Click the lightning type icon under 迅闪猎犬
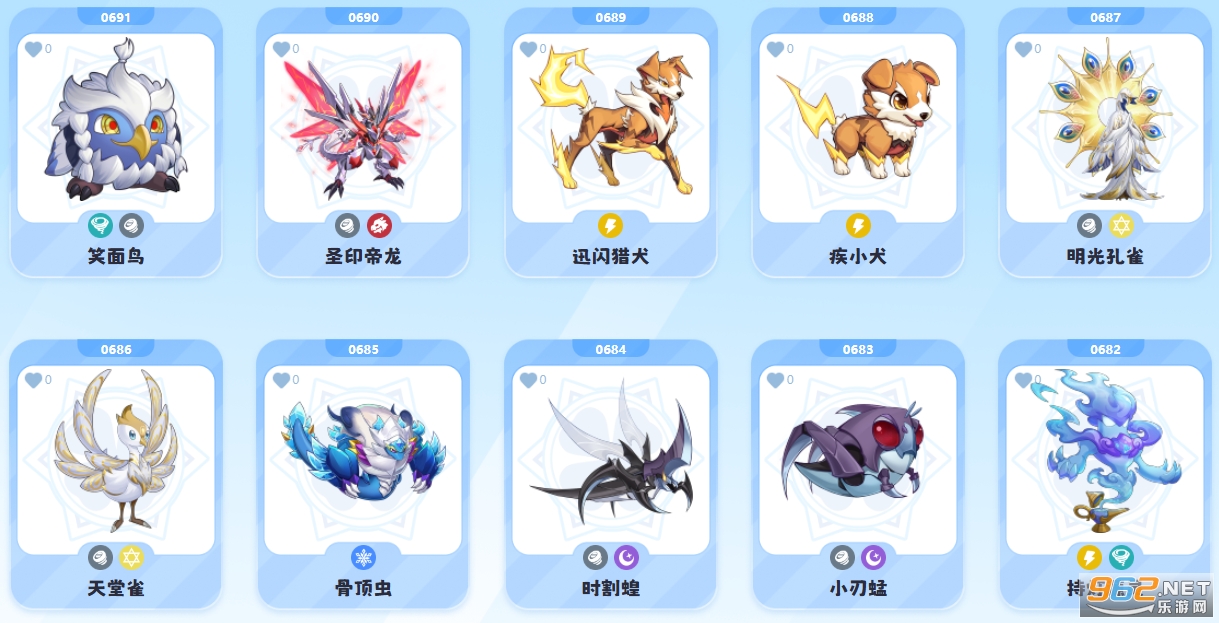The width and height of the screenshot is (1219, 623). pyautogui.click(x=610, y=225)
